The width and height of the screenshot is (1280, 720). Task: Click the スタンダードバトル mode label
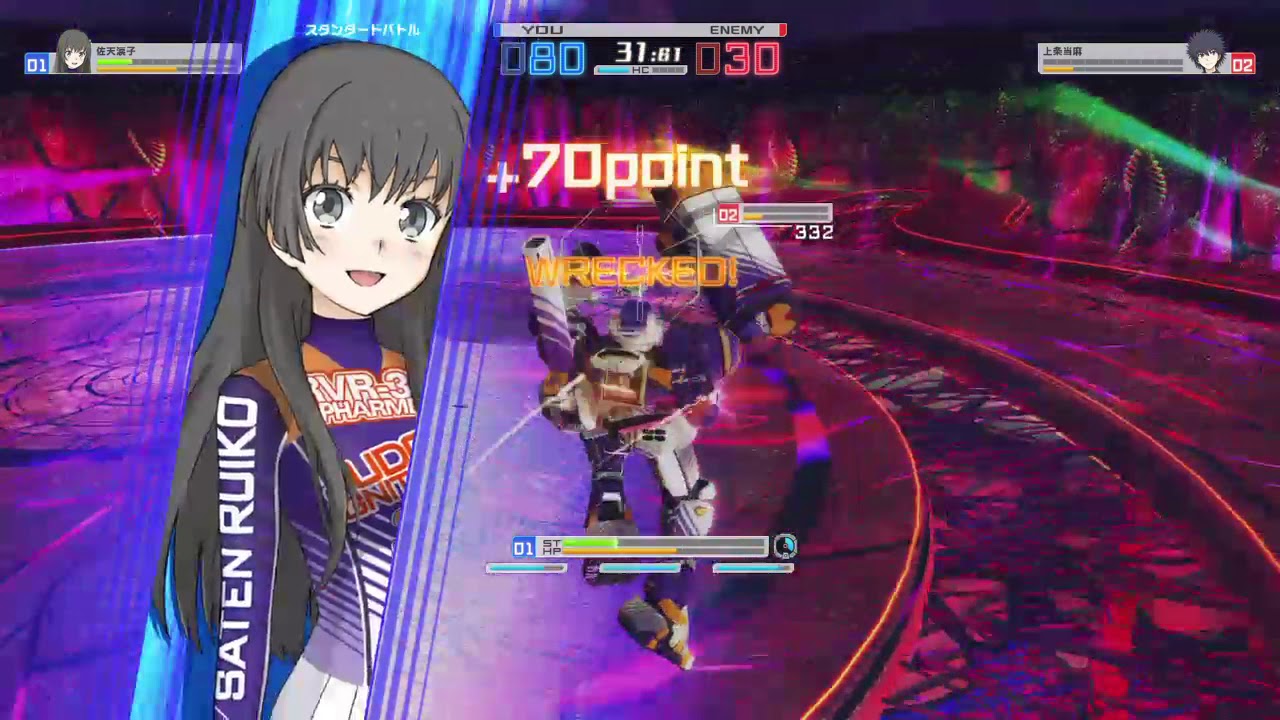361,29
